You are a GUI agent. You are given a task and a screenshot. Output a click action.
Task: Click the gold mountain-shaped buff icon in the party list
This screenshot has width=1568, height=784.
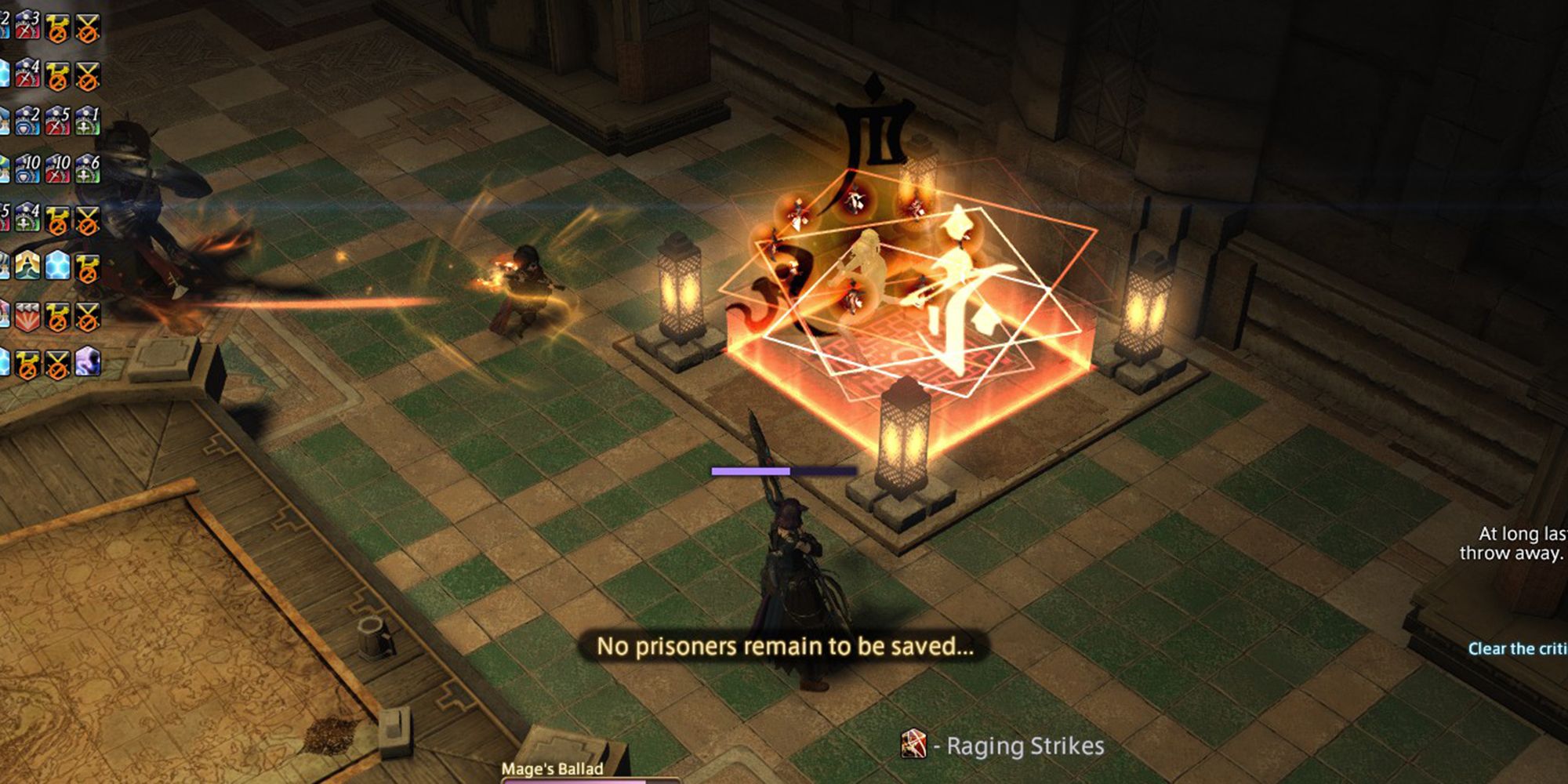(x=27, y=266)
